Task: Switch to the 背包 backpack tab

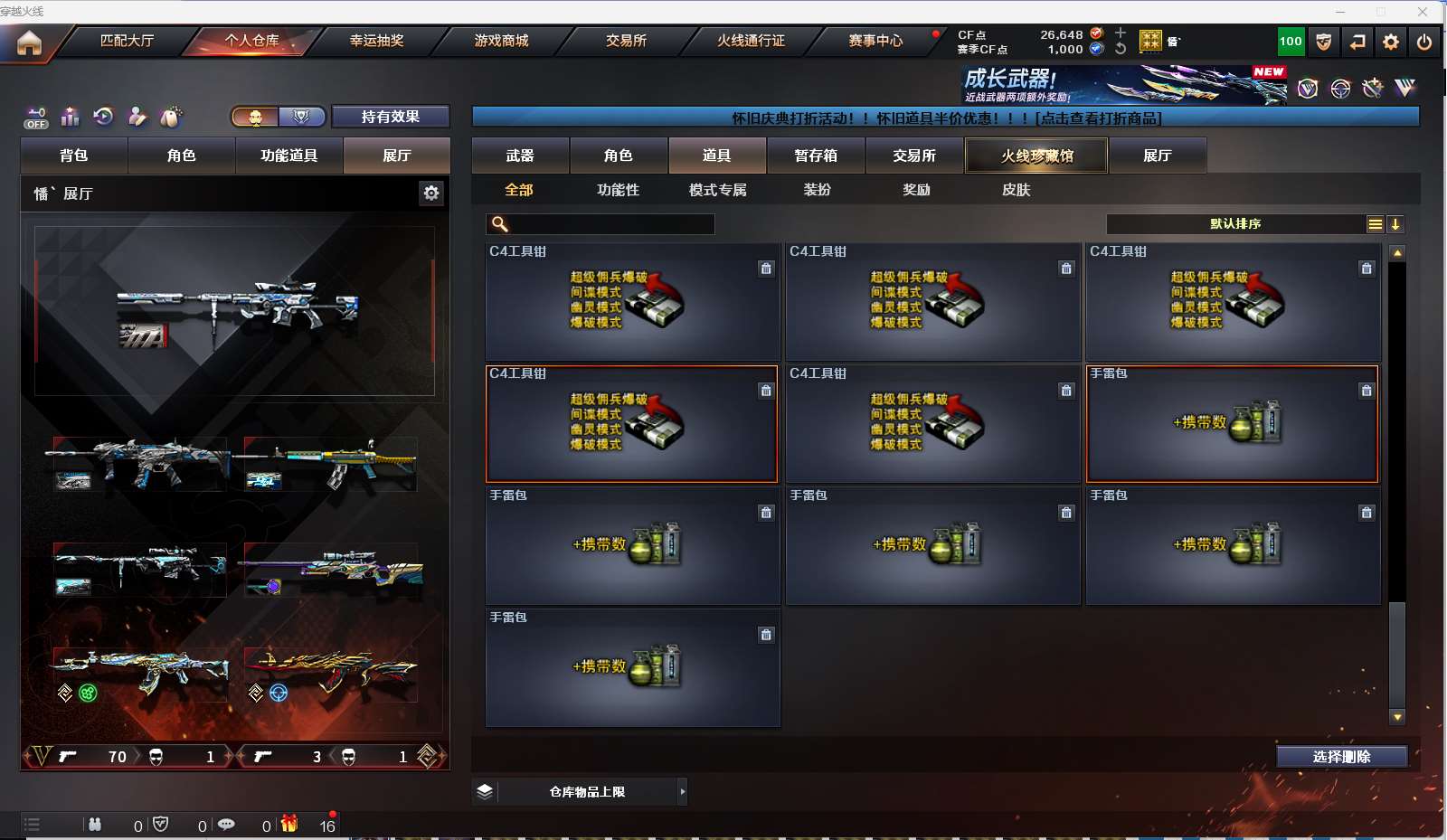Action: point(74,156)
